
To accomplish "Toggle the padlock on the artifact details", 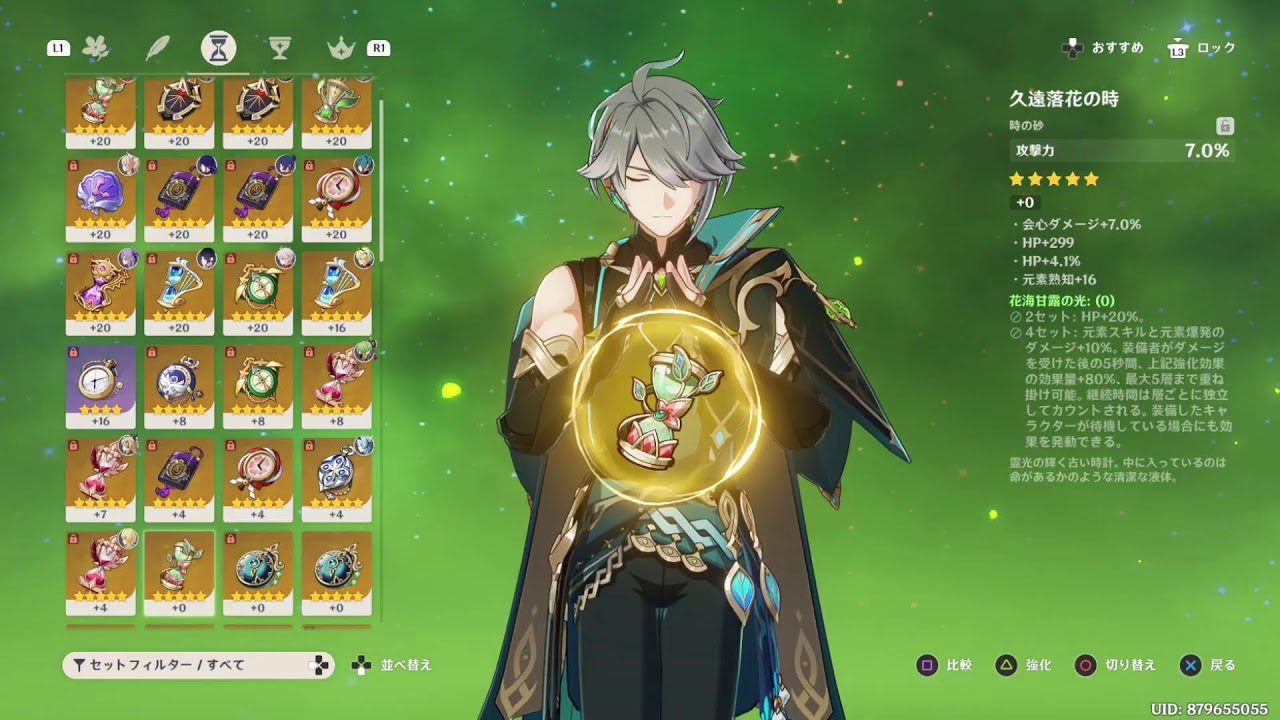I will [1225, 126].
